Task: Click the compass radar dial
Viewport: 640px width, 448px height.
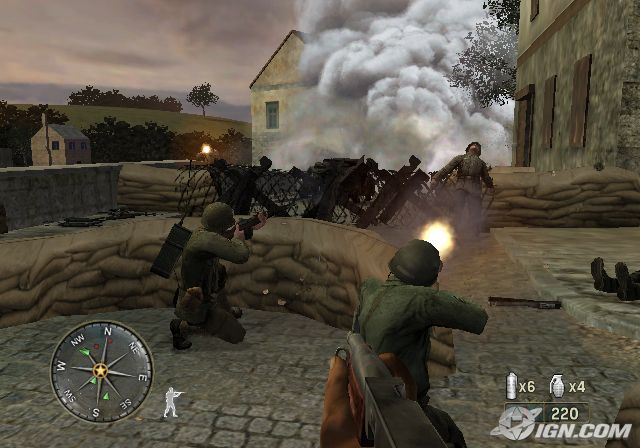Action: [101, 371]
